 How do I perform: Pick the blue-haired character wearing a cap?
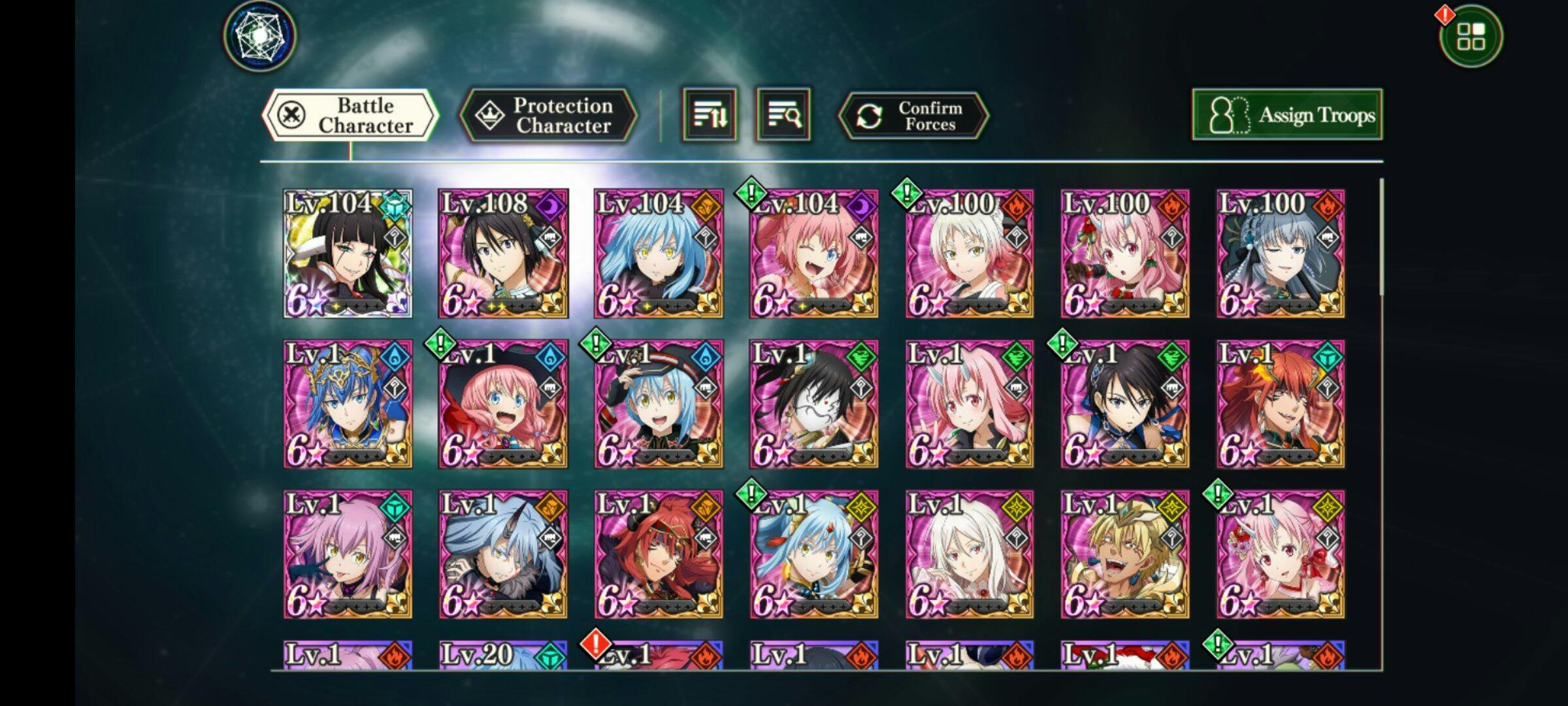[659, 404]
